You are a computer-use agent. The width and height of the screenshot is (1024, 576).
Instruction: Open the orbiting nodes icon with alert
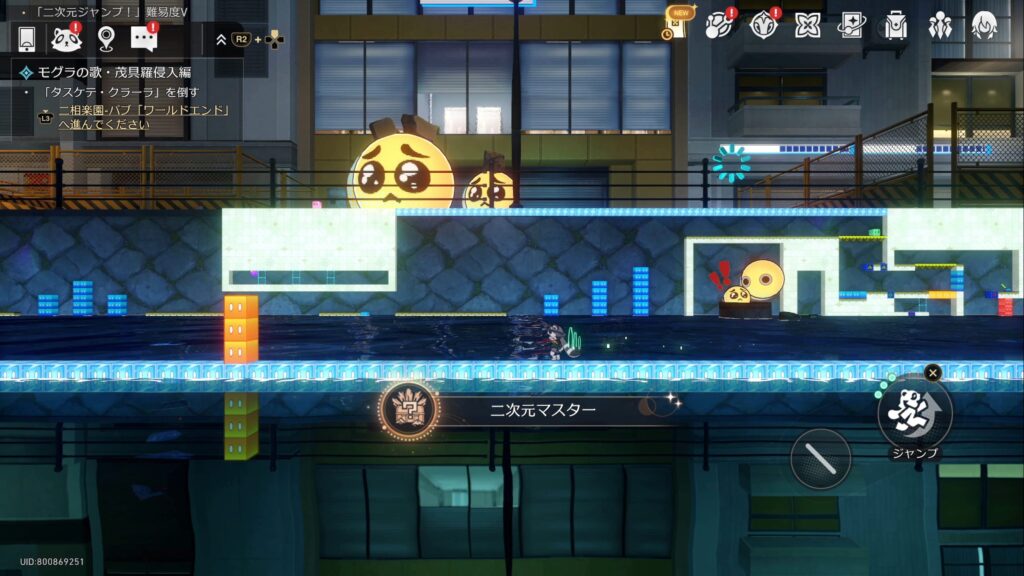720,25
